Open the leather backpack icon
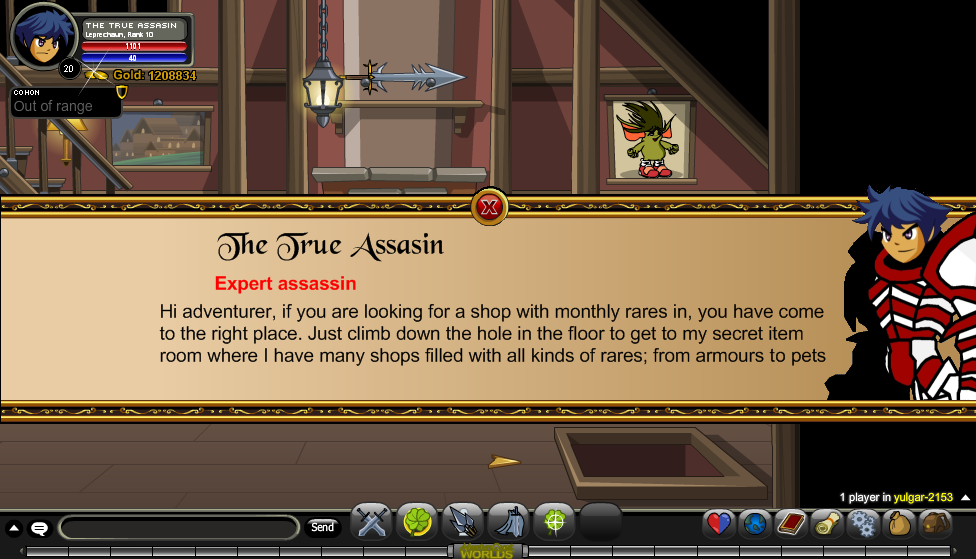The width and height of the screenshot is (976, 559). (935, 523)
